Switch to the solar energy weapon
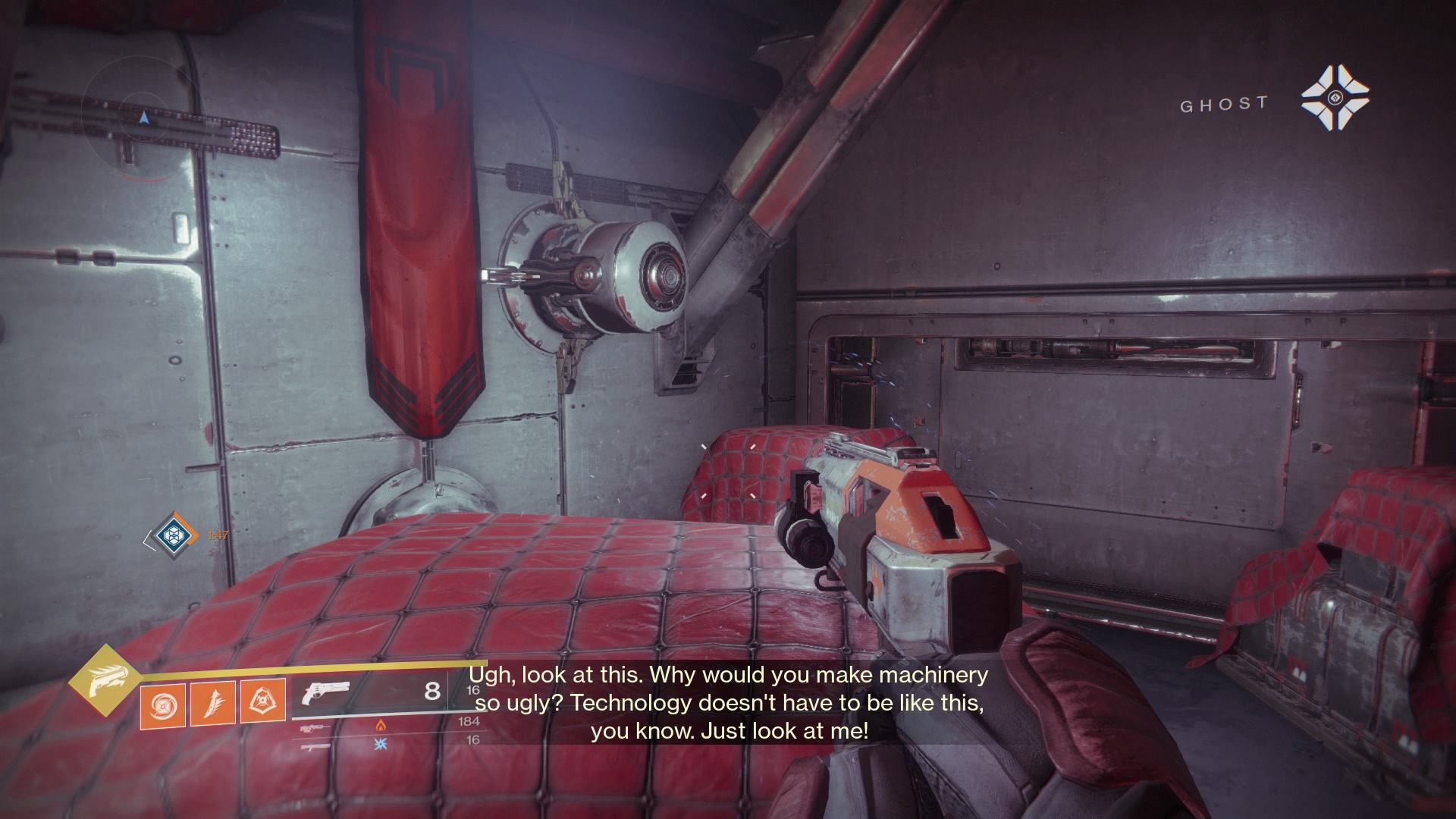Screen dimensions: 1456x819 pos(315,727)
